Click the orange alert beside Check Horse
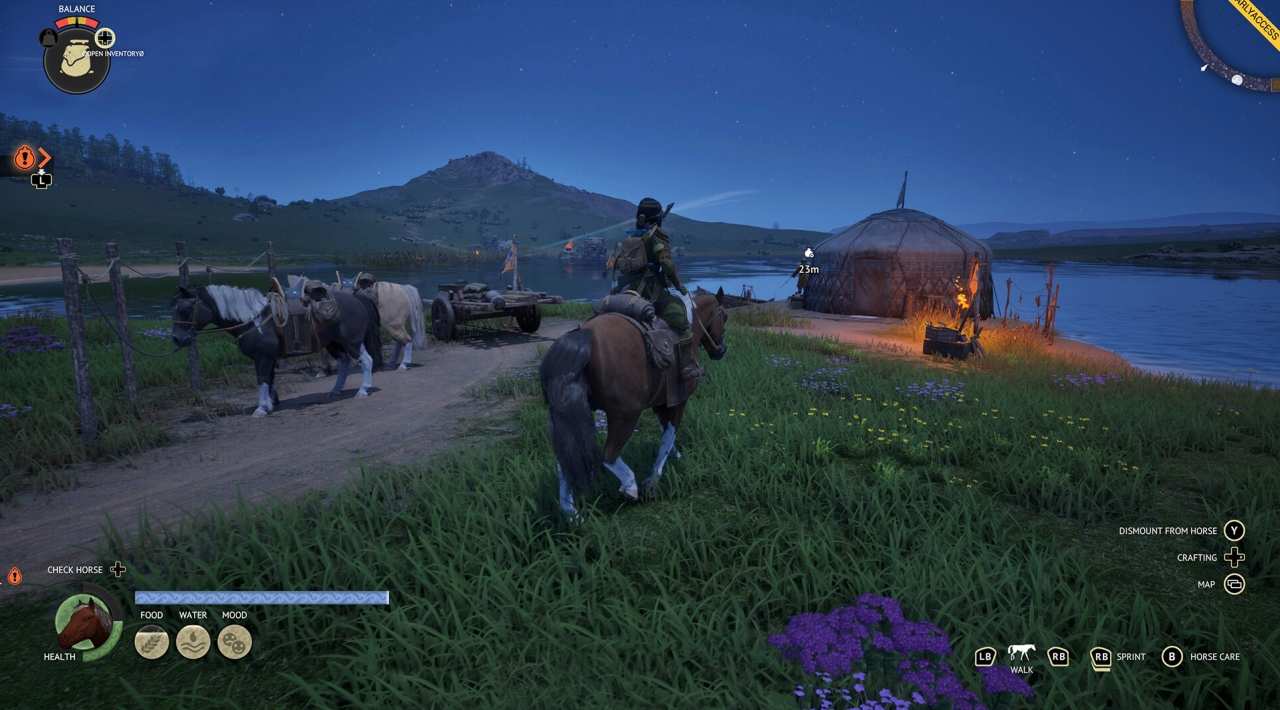1280x710 pixels. (14, 576)
